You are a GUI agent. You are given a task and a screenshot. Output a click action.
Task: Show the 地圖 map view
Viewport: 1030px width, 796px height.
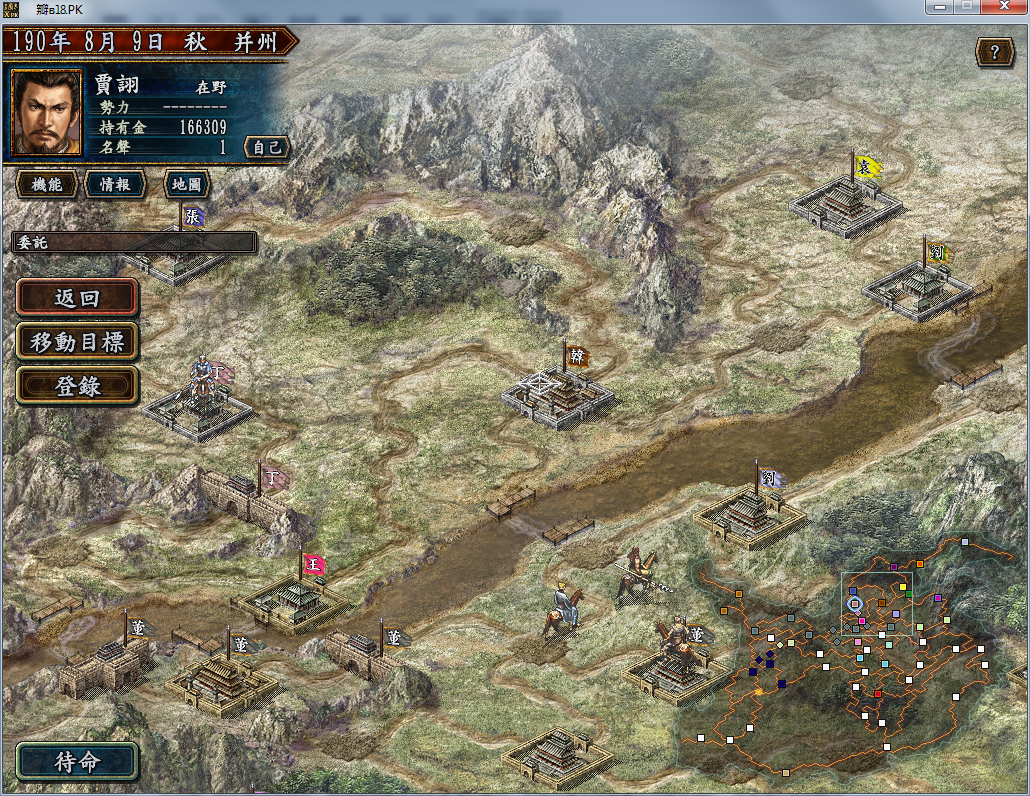point(186,184)
